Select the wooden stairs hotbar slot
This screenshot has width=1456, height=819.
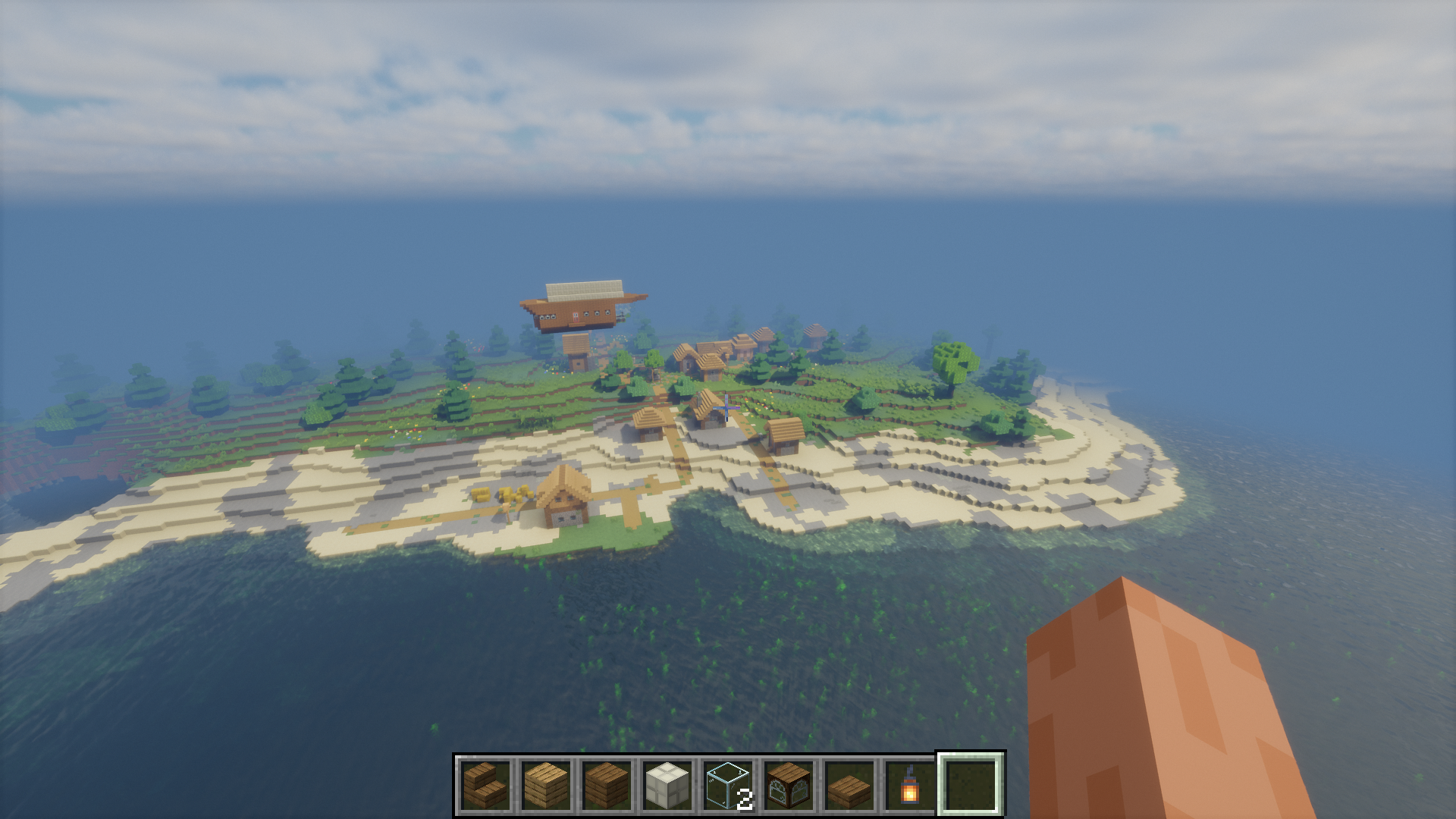485,785
